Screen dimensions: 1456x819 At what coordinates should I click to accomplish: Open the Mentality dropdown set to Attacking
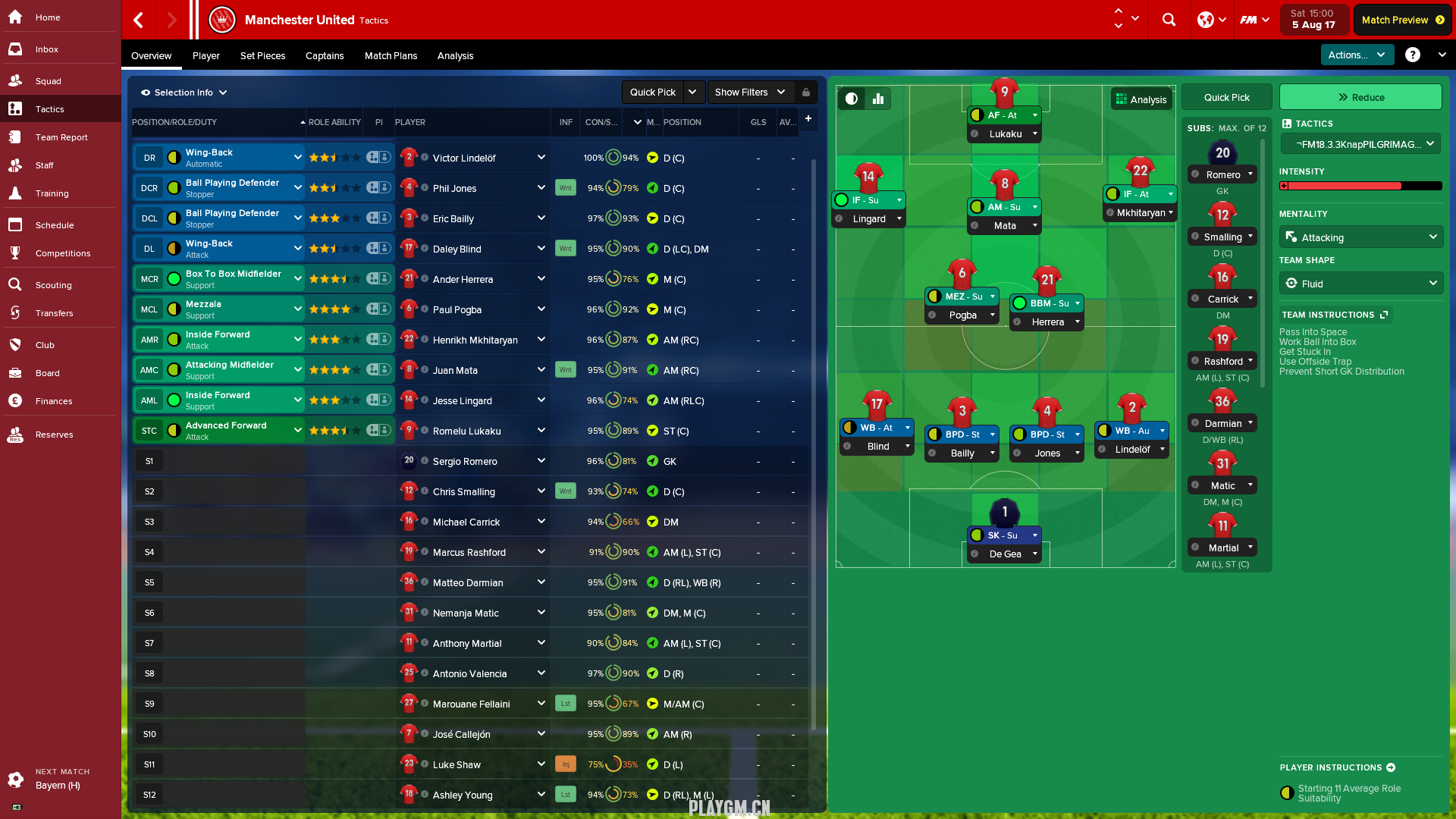[x=1361, y=237]
